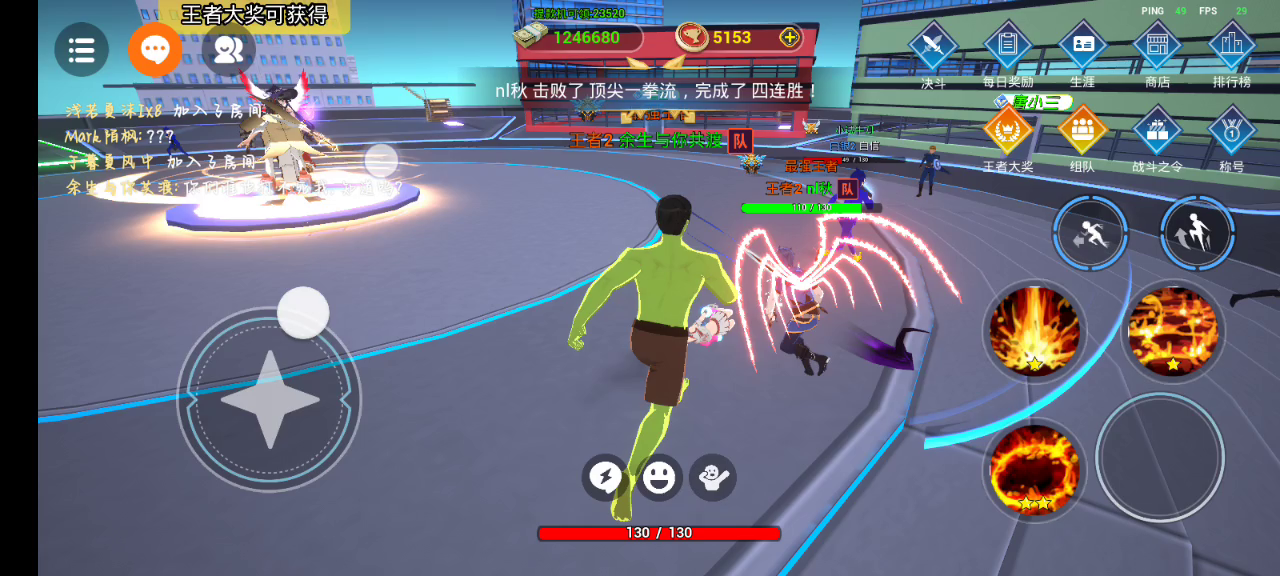Activate the dash sprint ability

[x=1090, y=233]
